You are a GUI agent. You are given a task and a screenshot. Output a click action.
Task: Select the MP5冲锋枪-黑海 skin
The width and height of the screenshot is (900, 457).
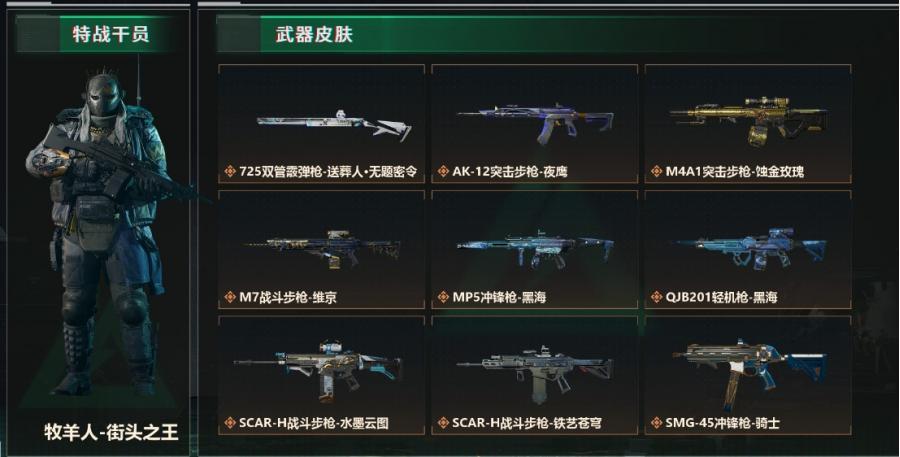[535, 250]
